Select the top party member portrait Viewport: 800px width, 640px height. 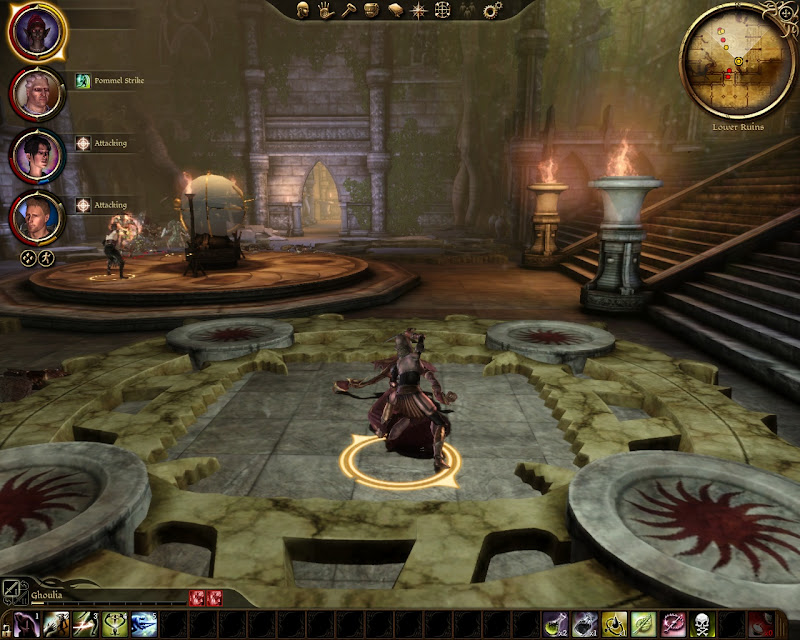38,32
